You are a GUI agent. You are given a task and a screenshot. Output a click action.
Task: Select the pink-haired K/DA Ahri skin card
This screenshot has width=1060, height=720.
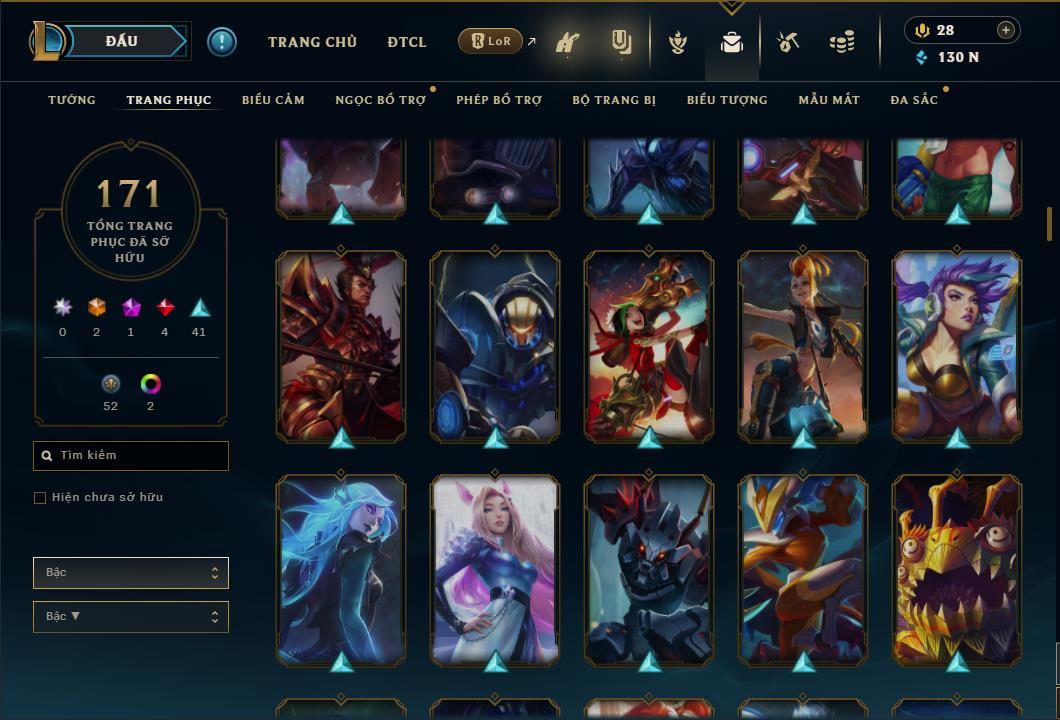495,570
